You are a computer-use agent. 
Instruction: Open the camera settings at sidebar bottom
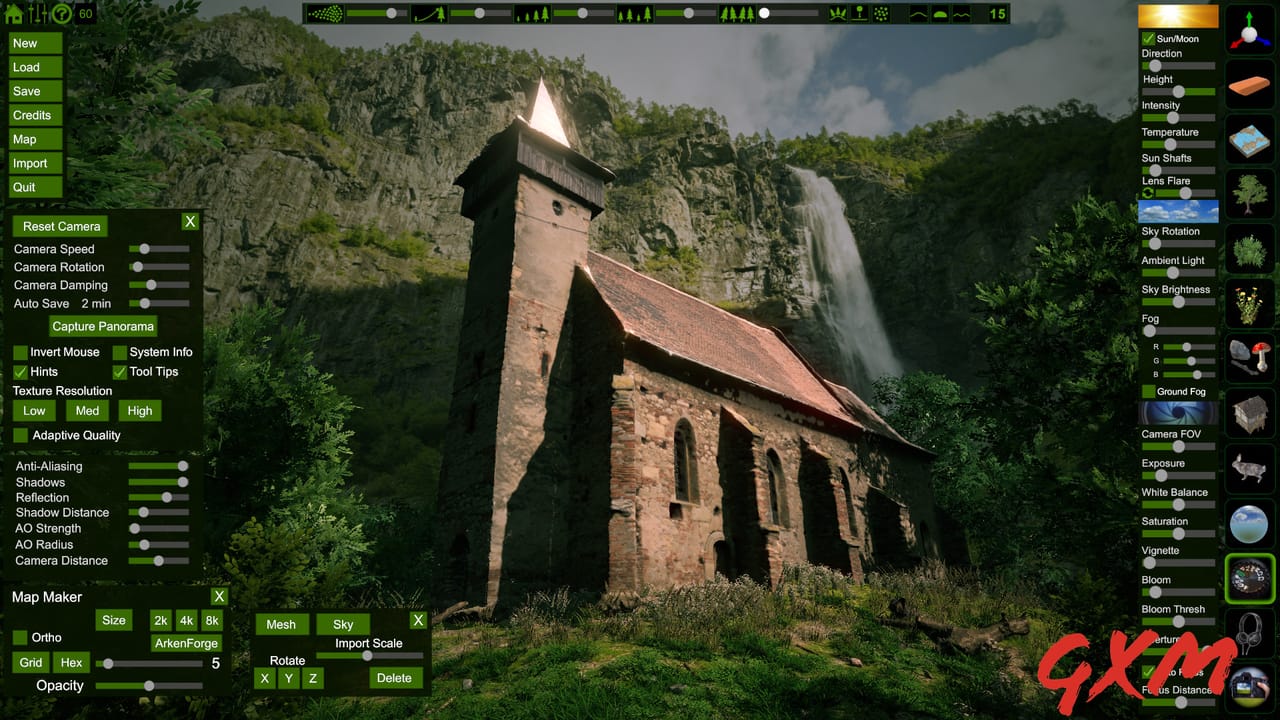coord(1250,690)
